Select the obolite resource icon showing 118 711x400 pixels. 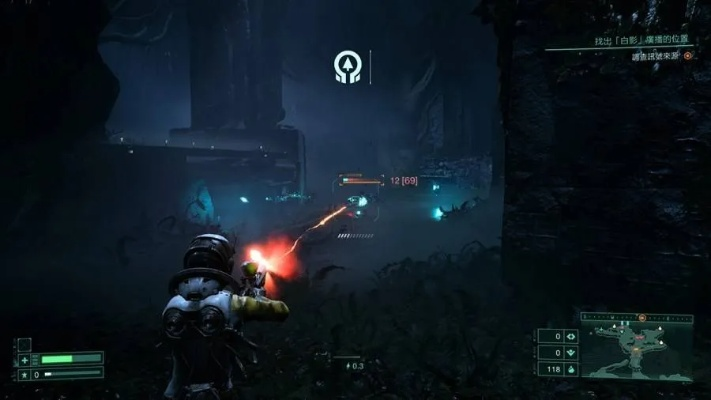[x=570, y=369]
